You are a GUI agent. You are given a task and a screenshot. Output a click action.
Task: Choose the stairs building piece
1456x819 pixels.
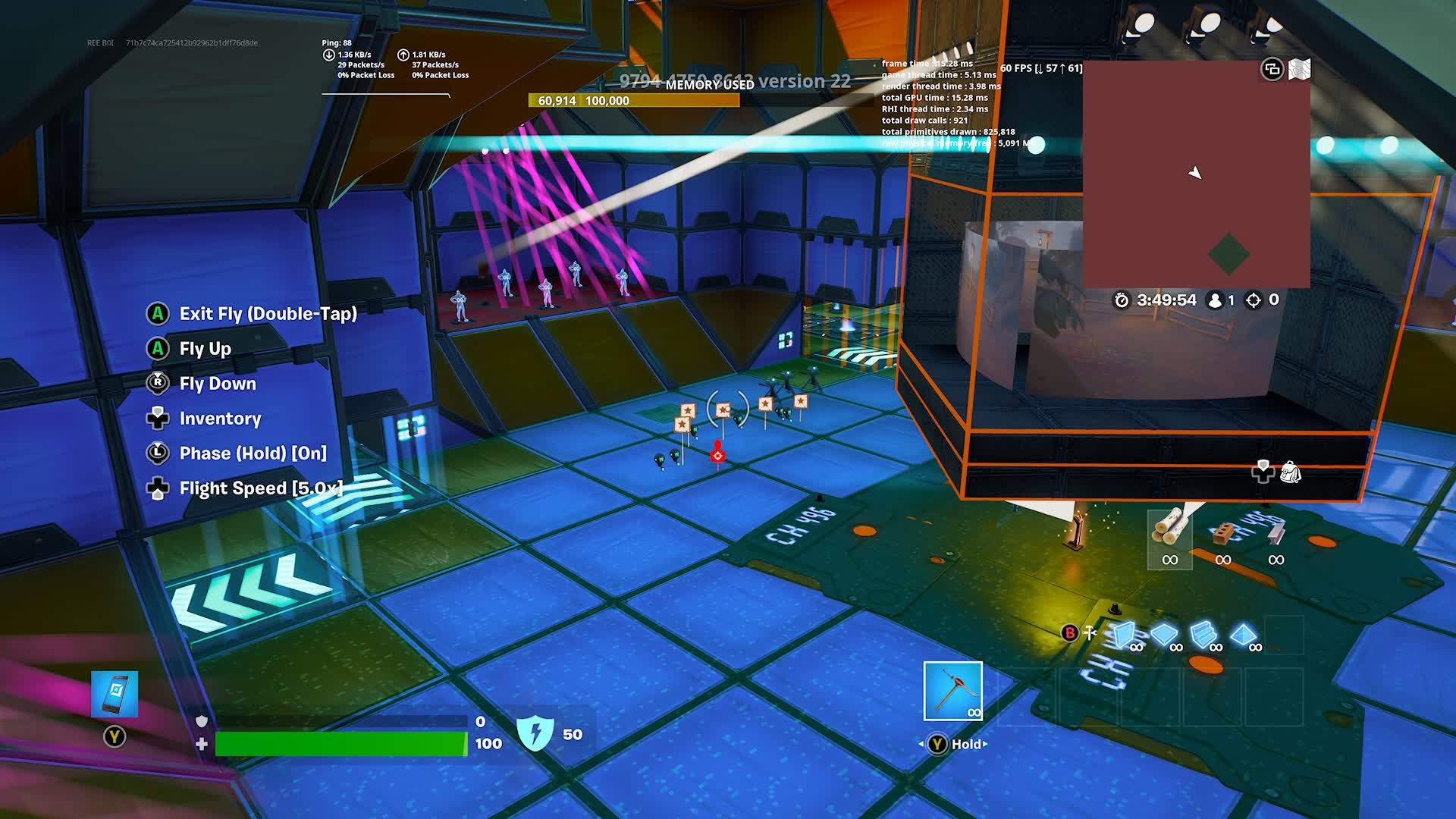[x=1203, y=635]
